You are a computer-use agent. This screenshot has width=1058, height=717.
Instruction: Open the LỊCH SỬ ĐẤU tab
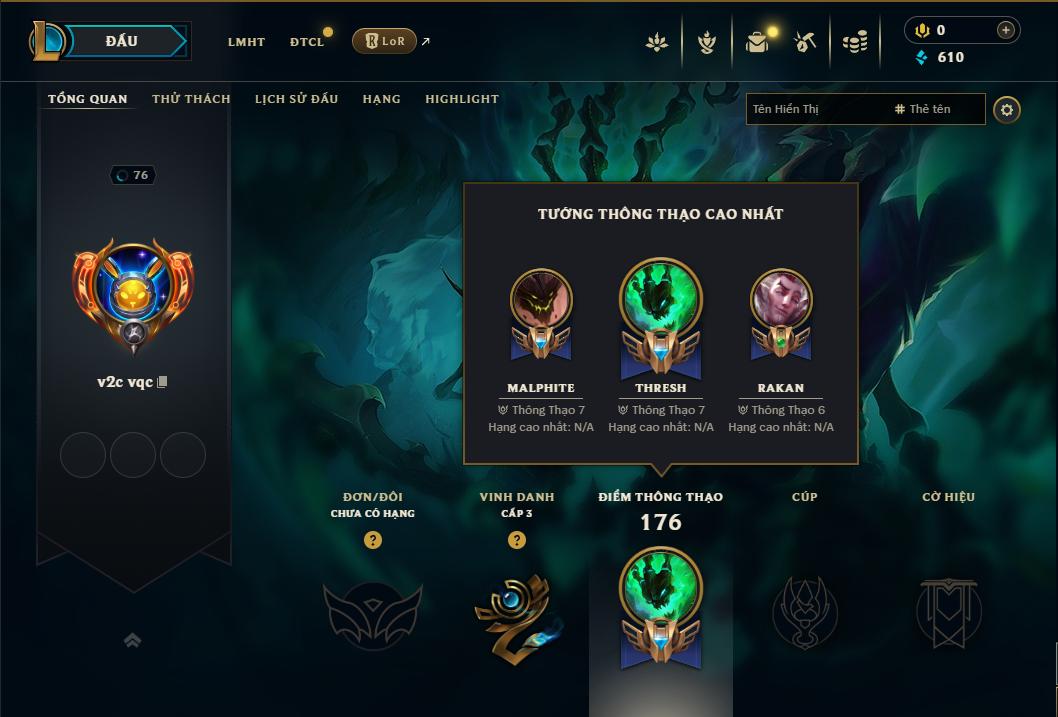pyautogui.click(x=296, y=99)
